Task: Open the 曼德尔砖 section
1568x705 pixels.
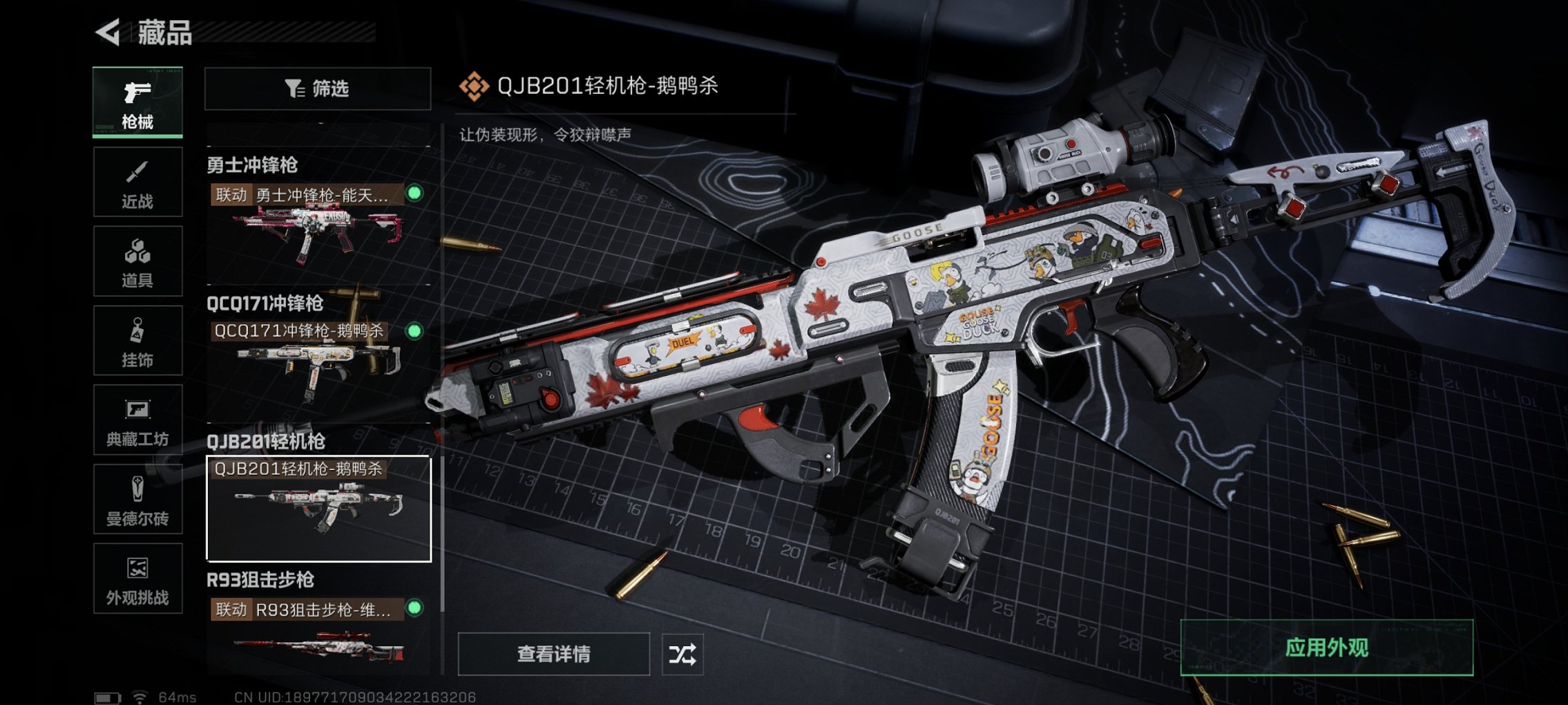Action: click(x=137, y=498)
